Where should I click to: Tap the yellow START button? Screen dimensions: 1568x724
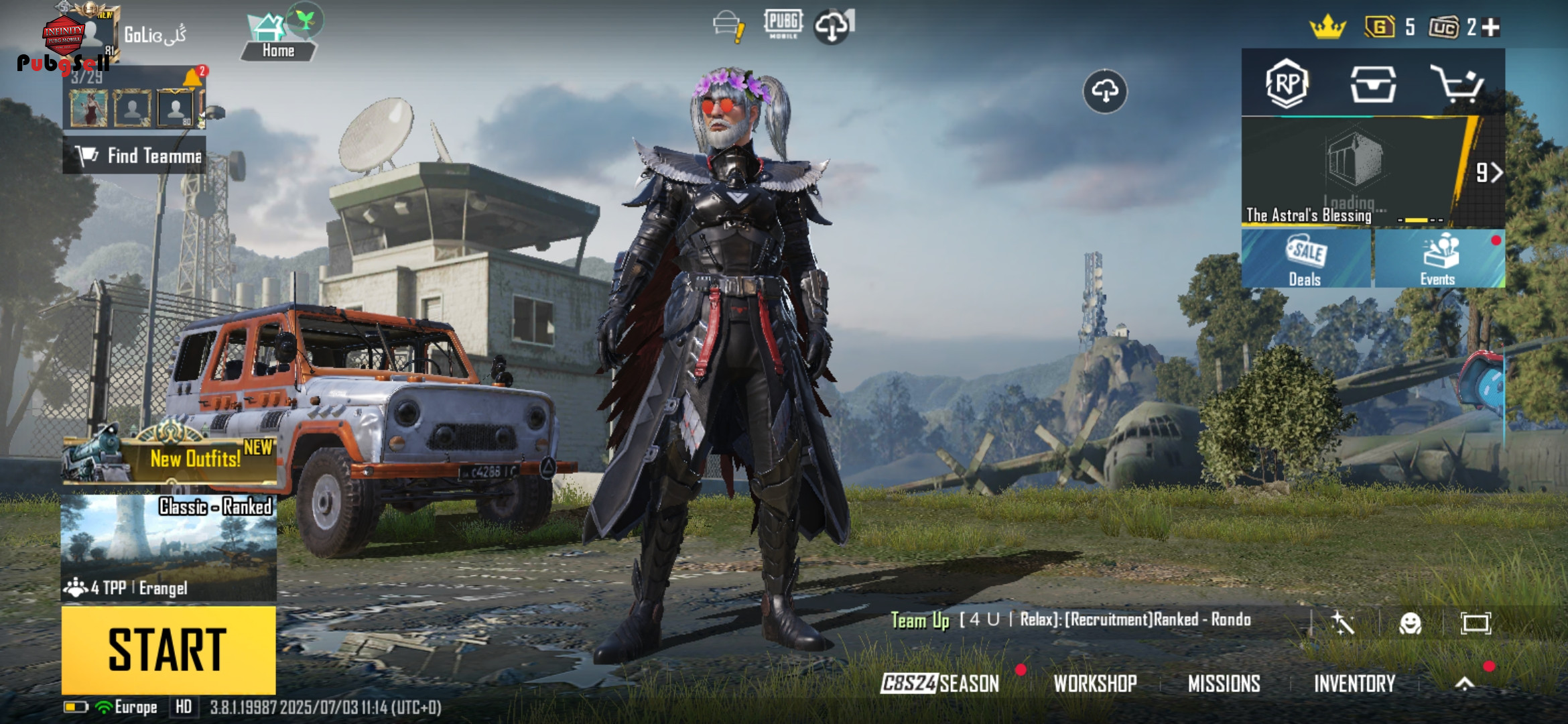click(x=168, y=650)
